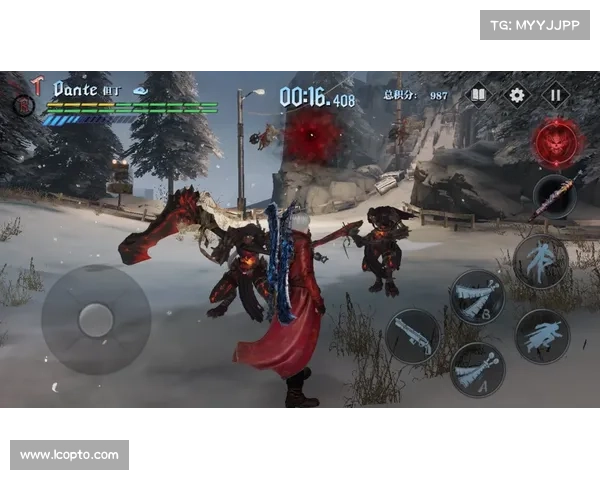600x480 pixels.
Task: Use the sword attack A button
Action: pos(476,368)
